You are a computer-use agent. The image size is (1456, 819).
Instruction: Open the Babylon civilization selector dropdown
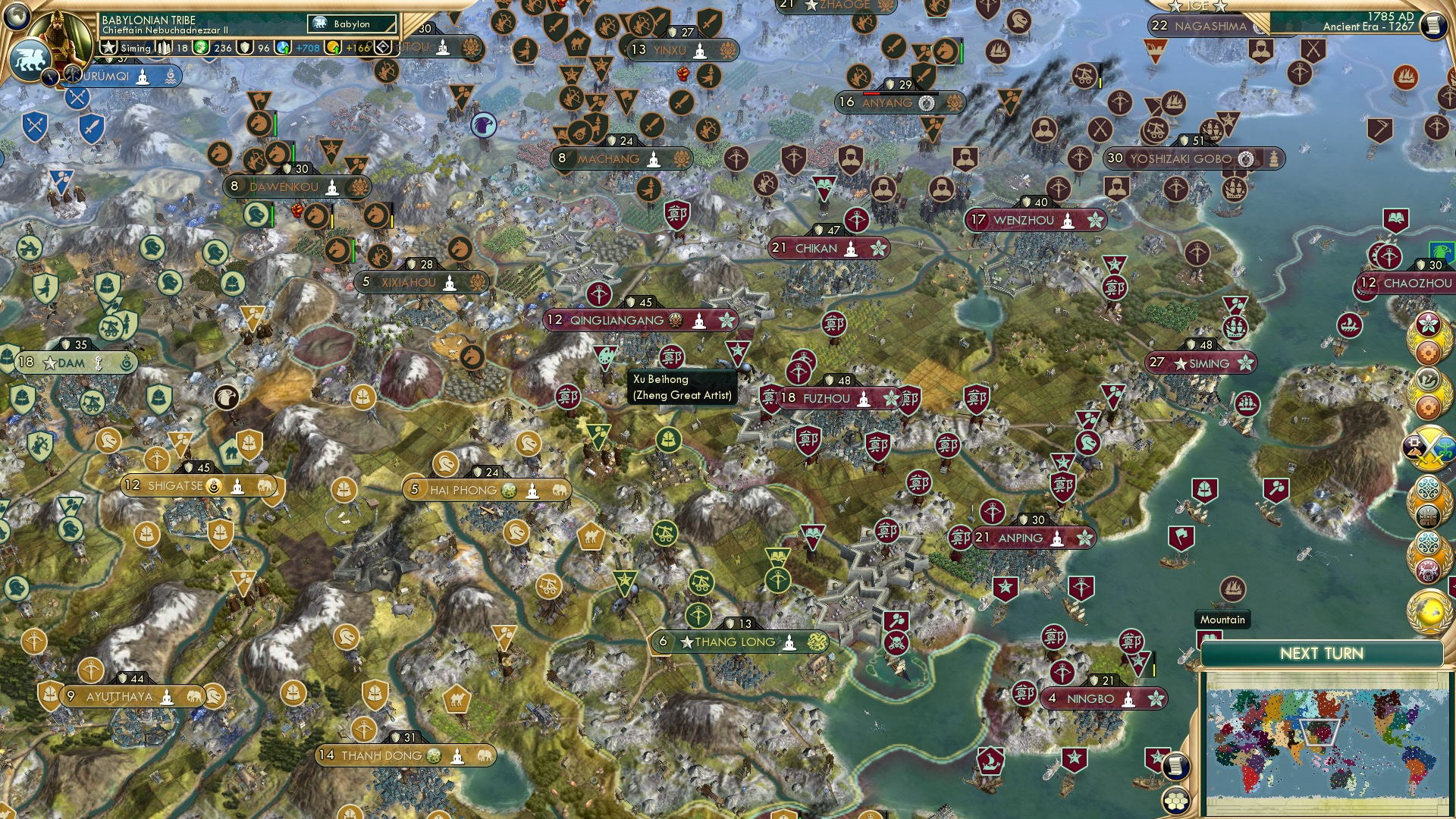[351, 24]
